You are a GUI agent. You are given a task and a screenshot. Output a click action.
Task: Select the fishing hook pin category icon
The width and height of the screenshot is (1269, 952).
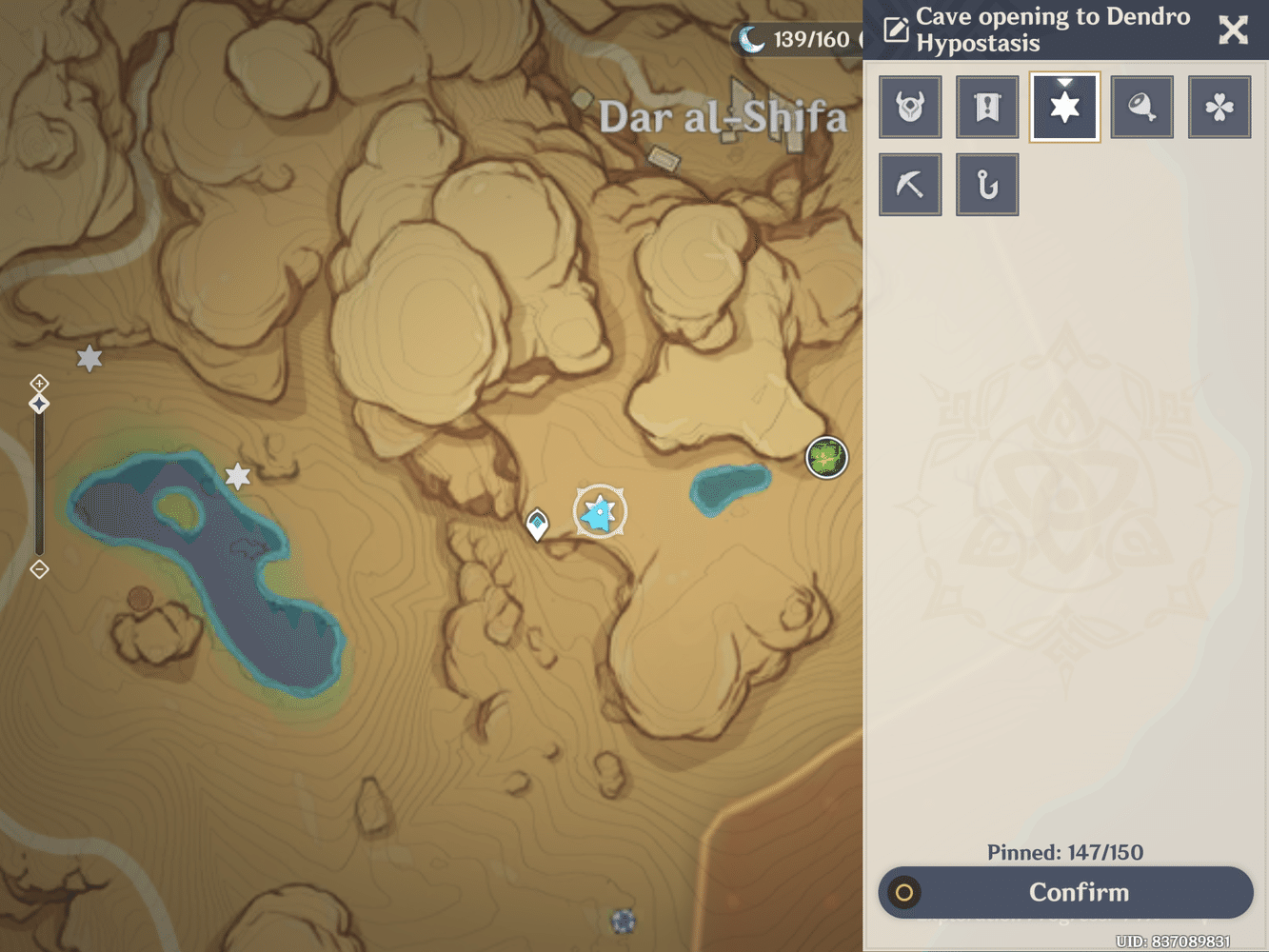click(987, 184)
